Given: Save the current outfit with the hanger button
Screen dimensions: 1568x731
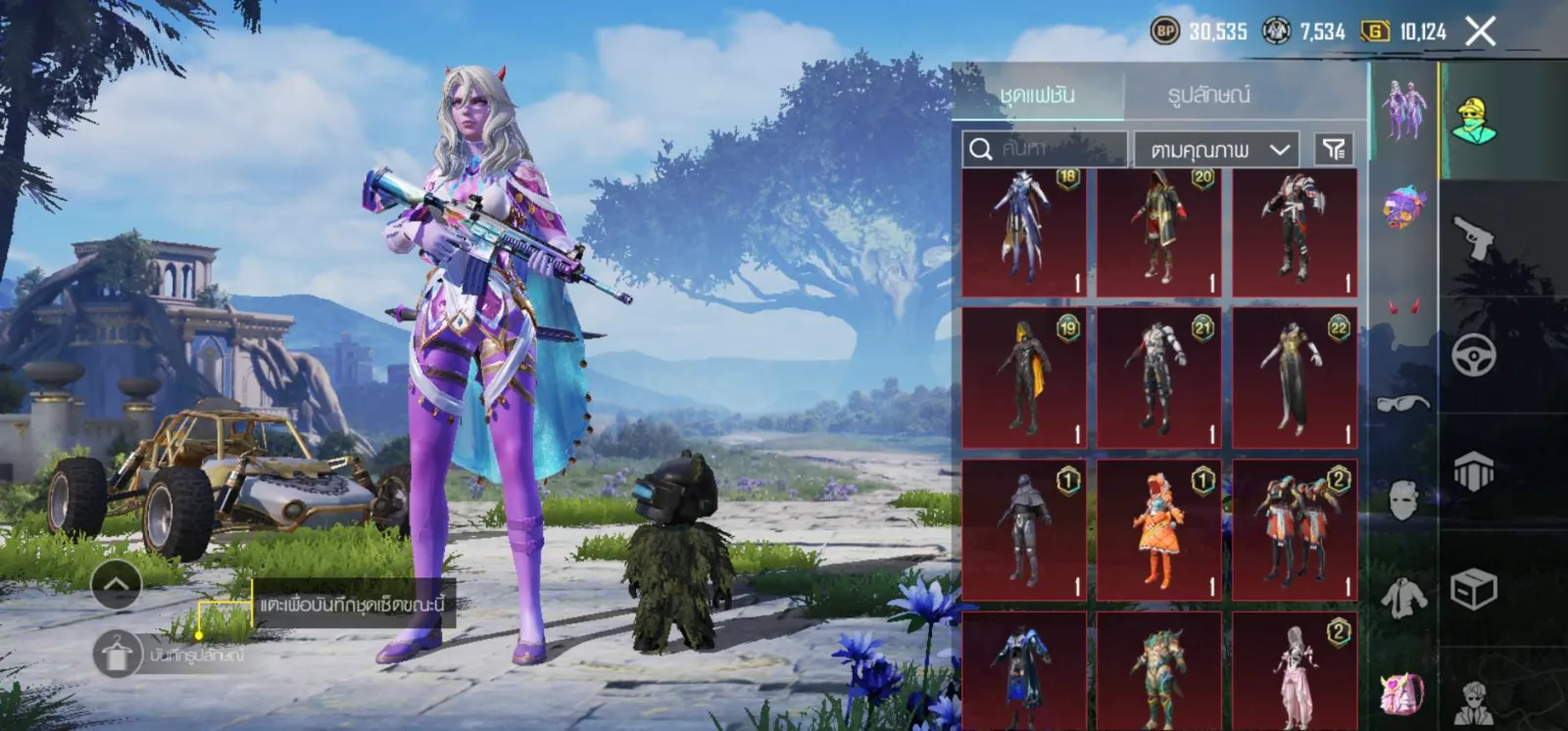Looking at the screenshot, I should (x=118, y=654).
